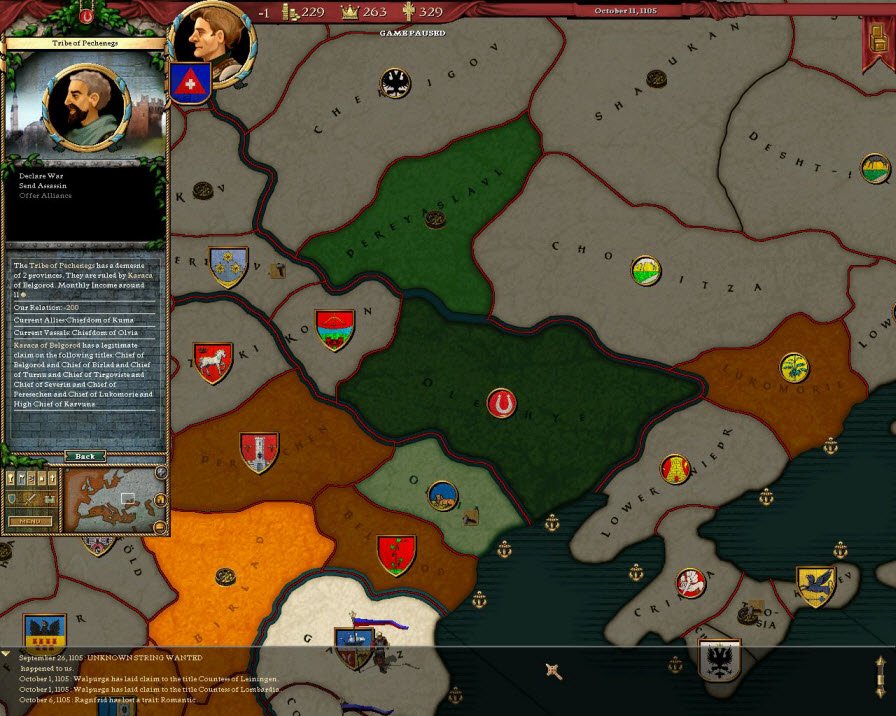
Task: Click the message log scrollbar
Action: click(x=880, y=676)
